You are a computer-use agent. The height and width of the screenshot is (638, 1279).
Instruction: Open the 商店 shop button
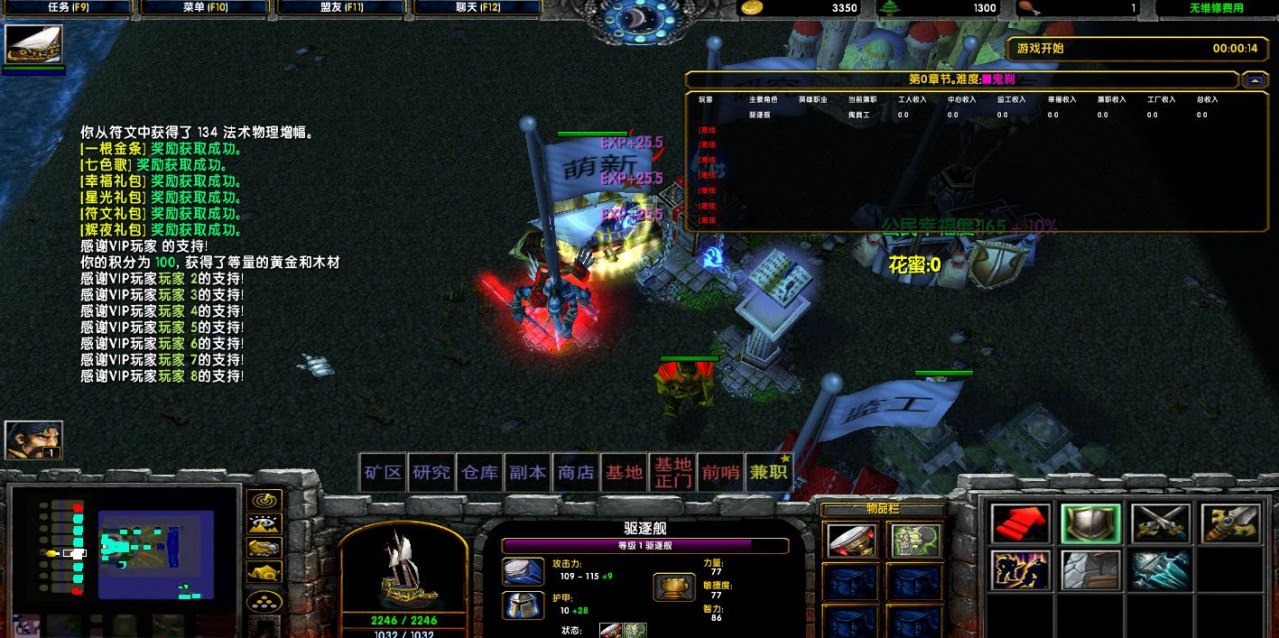pyautogui.click(x=576, y=472)
